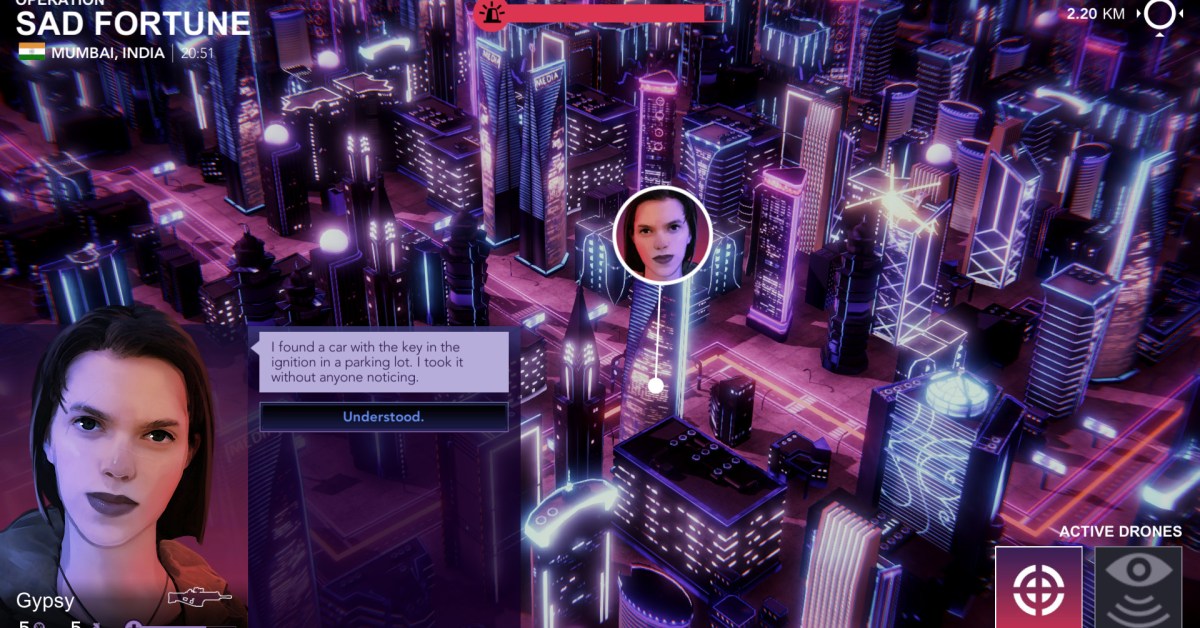Viewport: 1200px width, 628px height.
Task: Click the circular icon beside the distance readout
Action: coord(1161,15)
